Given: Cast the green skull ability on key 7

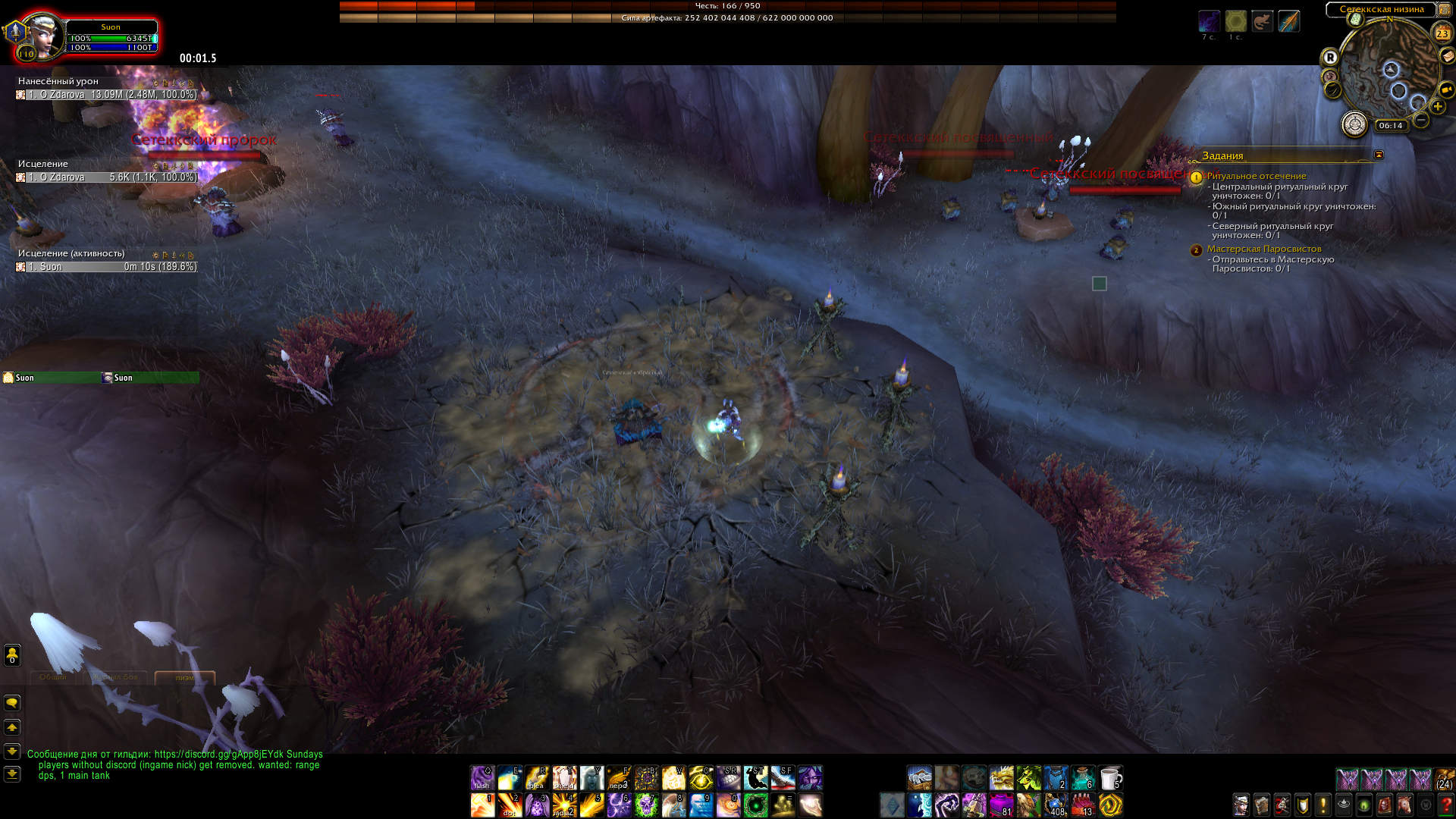Looking at the screenshot, I should click(x=646, y=805).
